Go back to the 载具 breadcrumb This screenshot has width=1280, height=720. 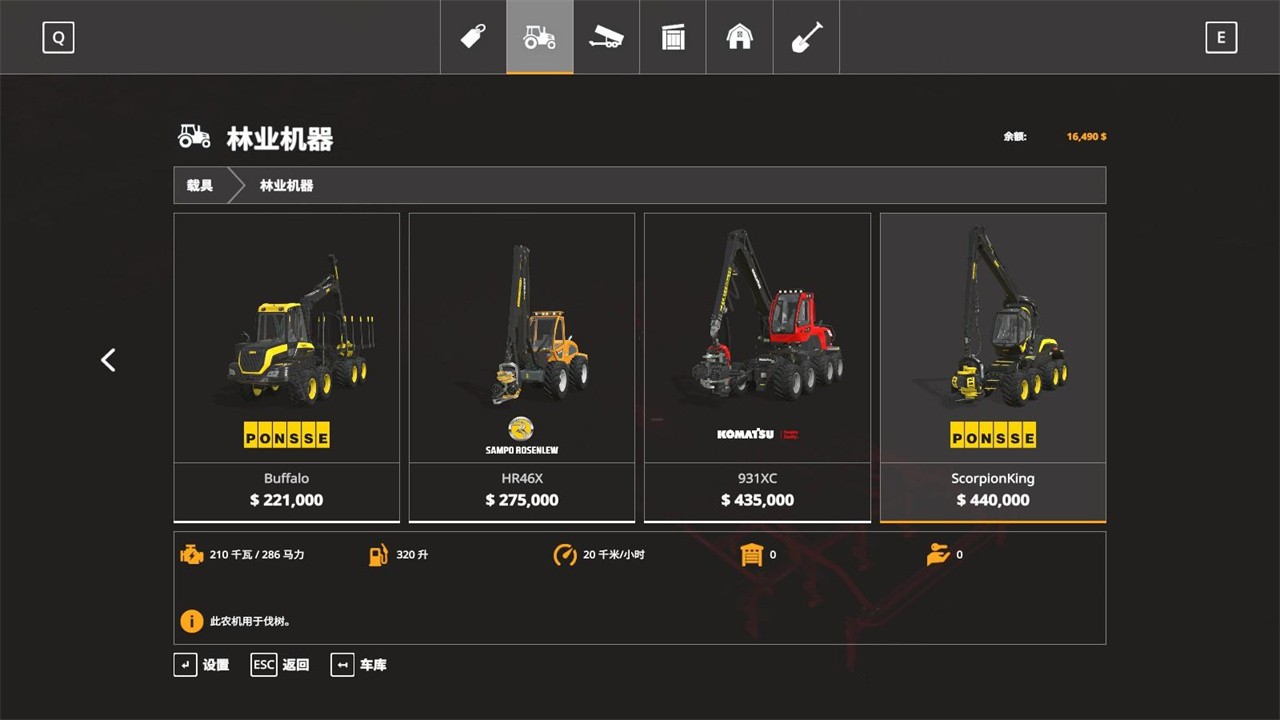(x=200, y=185)
